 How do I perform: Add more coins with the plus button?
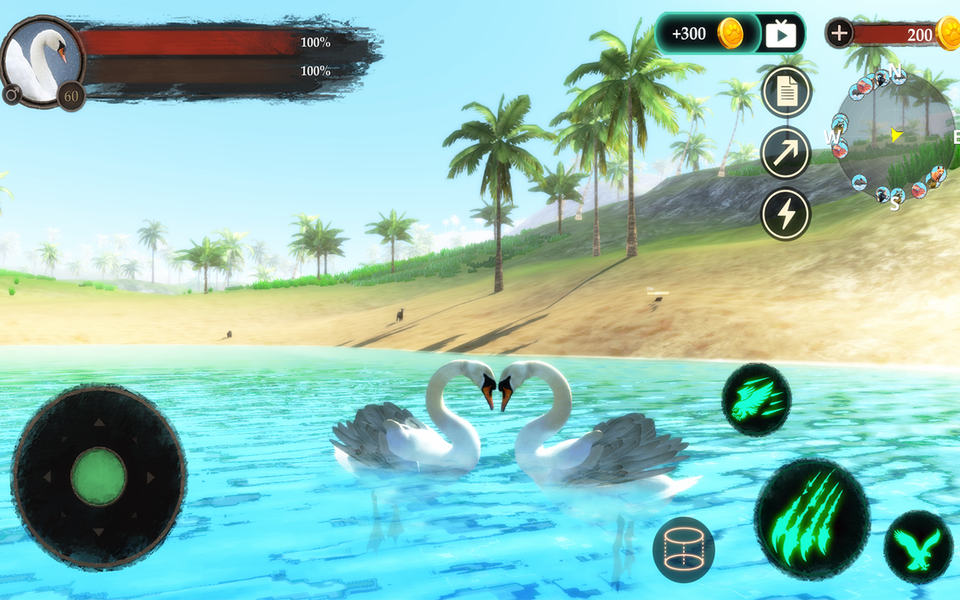tap(838, 33)
